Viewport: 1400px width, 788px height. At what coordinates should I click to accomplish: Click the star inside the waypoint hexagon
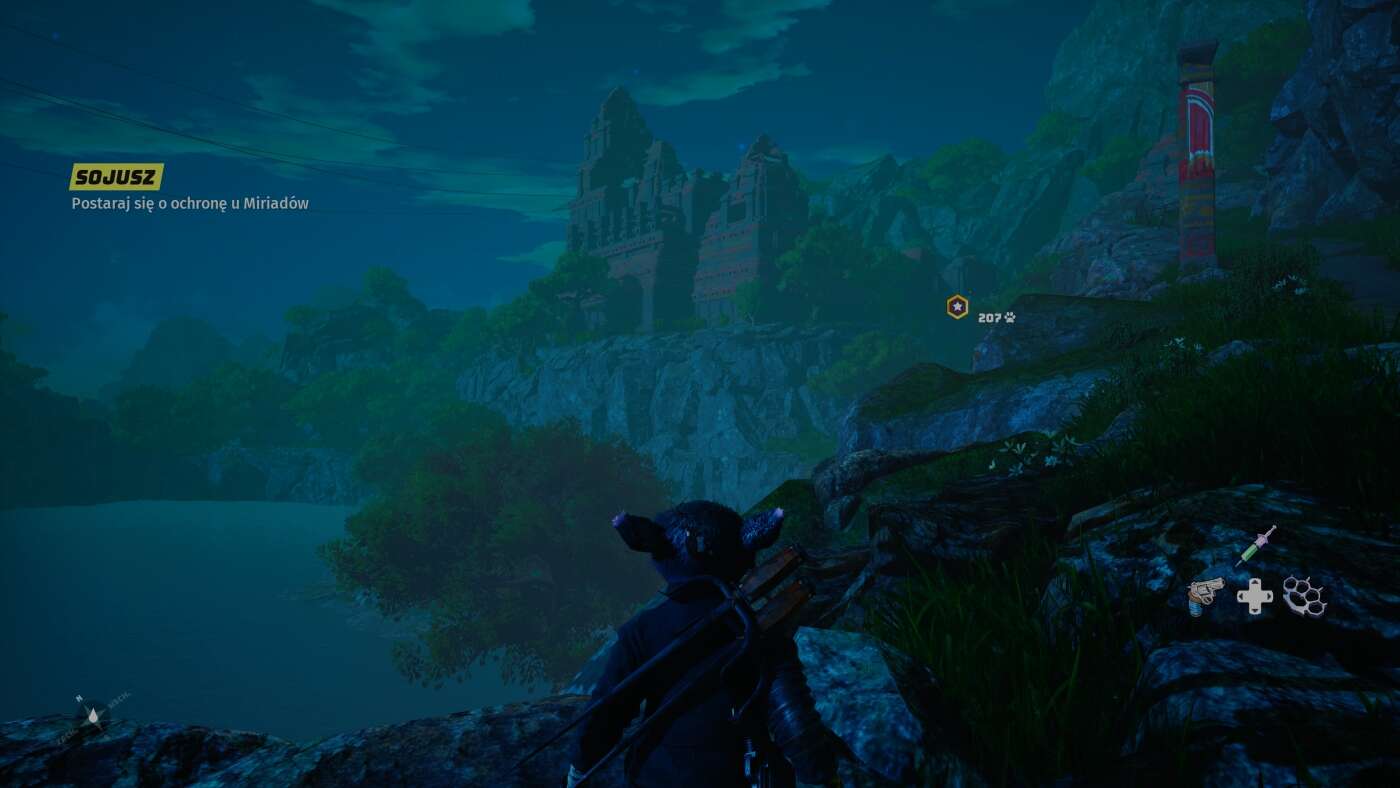(x=956, y=305)
